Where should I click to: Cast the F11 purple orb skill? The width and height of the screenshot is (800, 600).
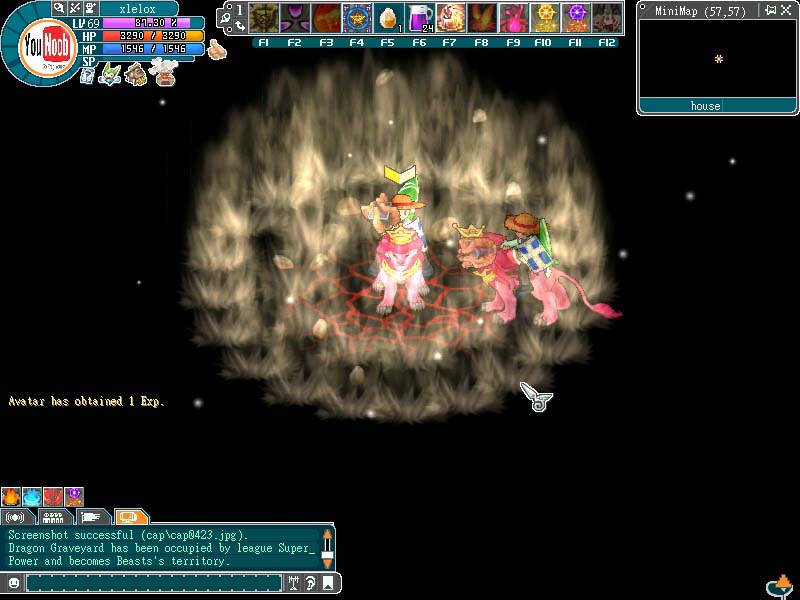click(x=575, y=18)
